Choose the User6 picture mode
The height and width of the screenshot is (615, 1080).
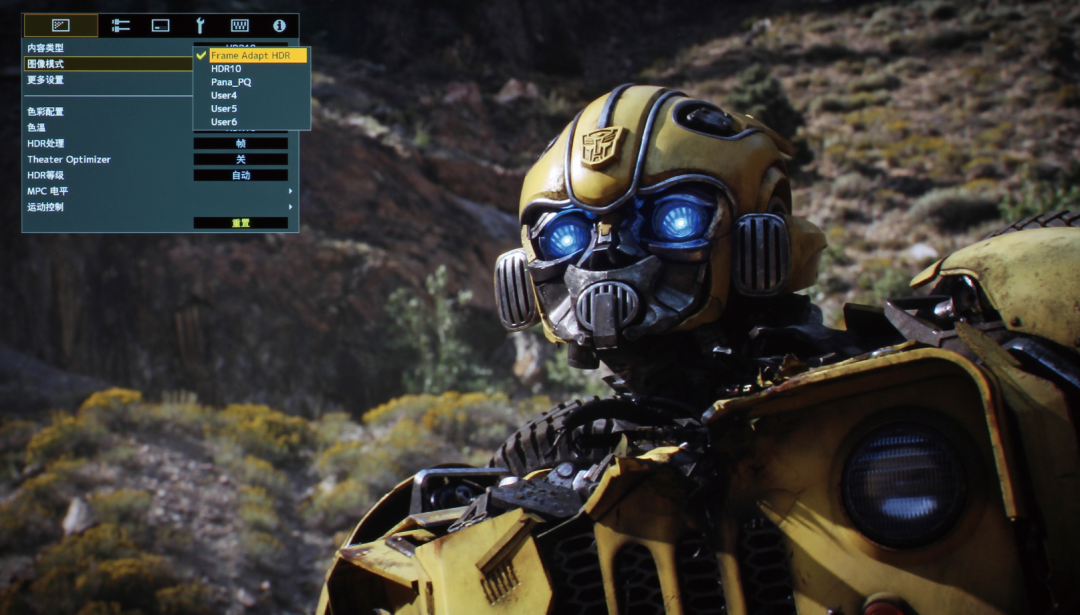(x=224, y=122)
